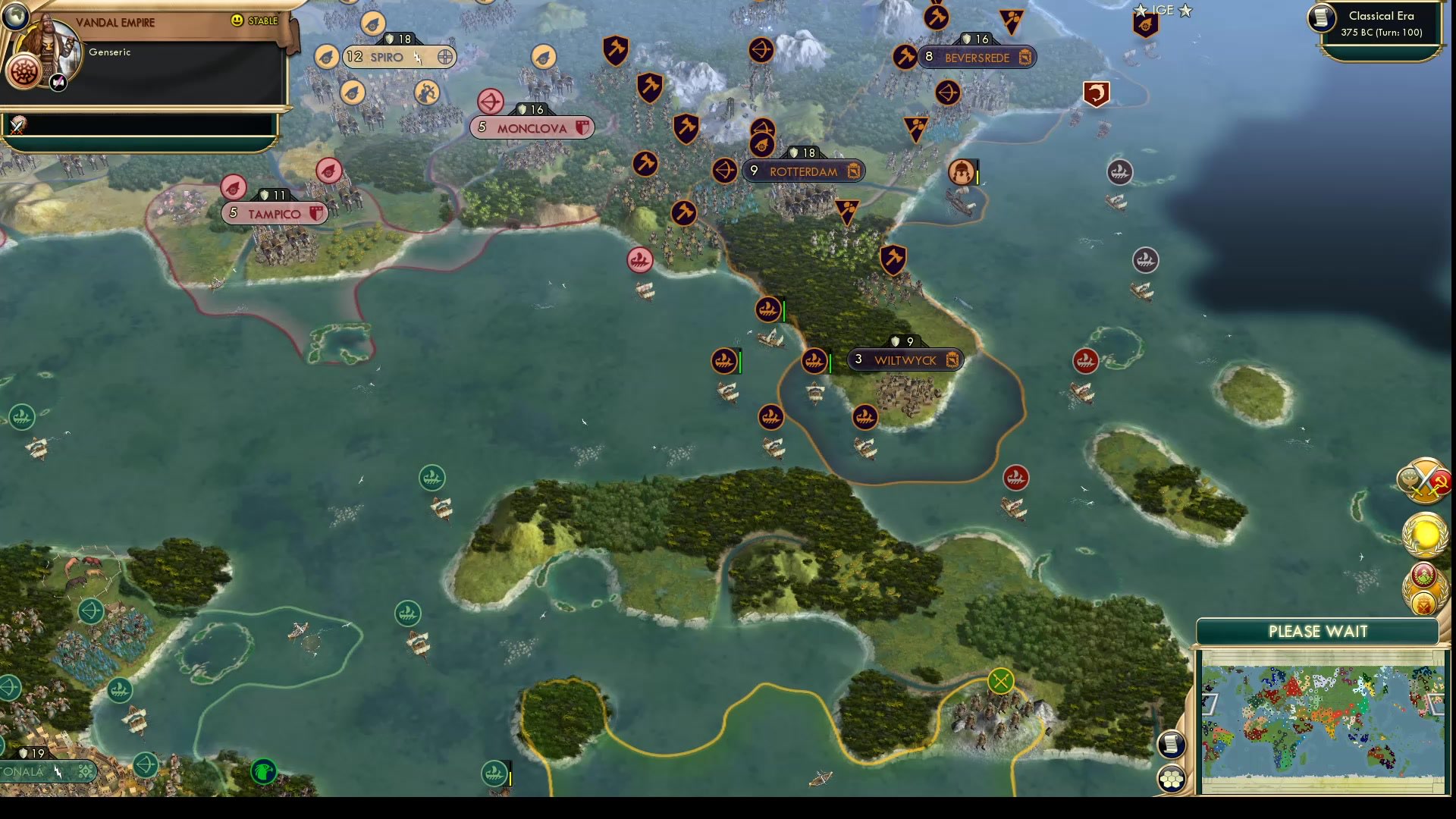Toggle the green crossed-swords marker on the coast
The height and width of the screenshot is (819, 1456).
pyautogui.click(x=1000, y=681)
